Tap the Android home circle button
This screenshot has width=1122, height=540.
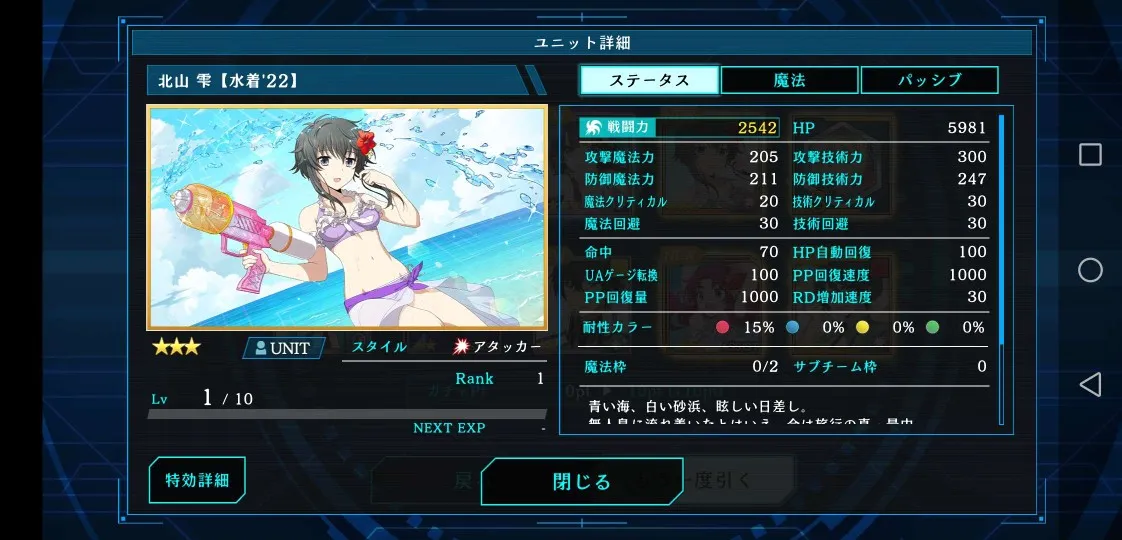(x=1090, y=270)
